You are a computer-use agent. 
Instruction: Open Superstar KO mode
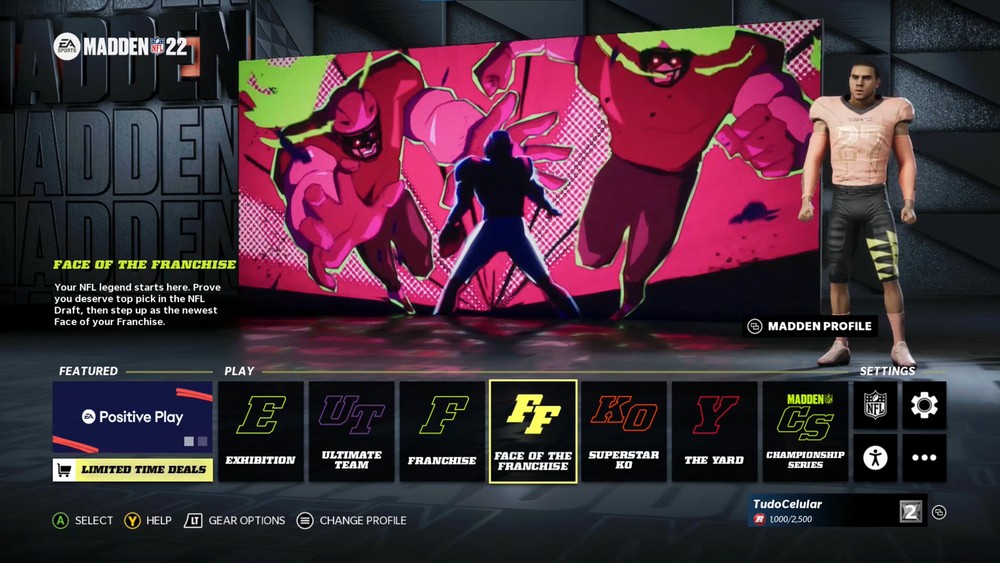pos(624,430)
